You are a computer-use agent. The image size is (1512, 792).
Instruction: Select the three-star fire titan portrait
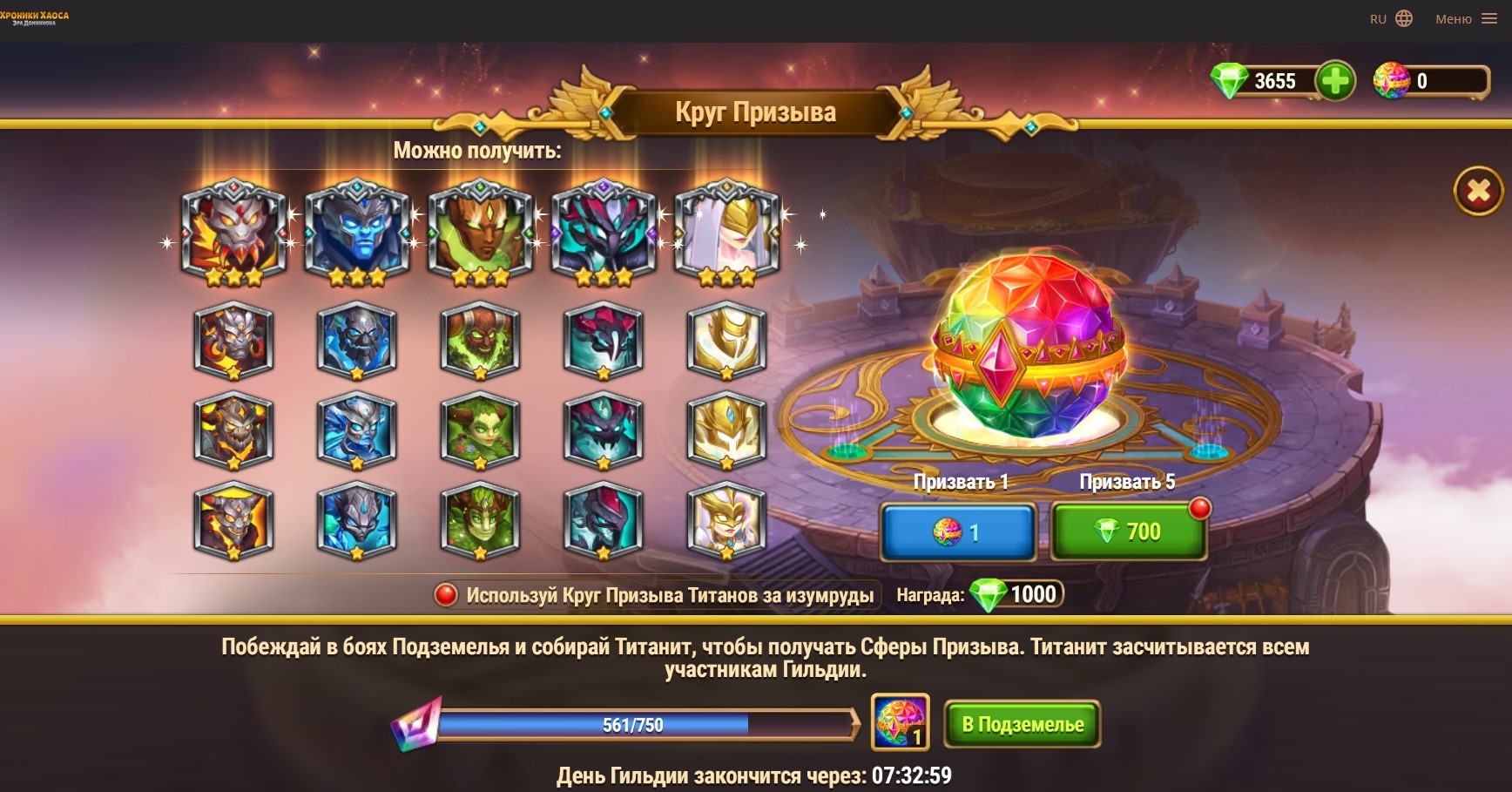click(233, 232)
